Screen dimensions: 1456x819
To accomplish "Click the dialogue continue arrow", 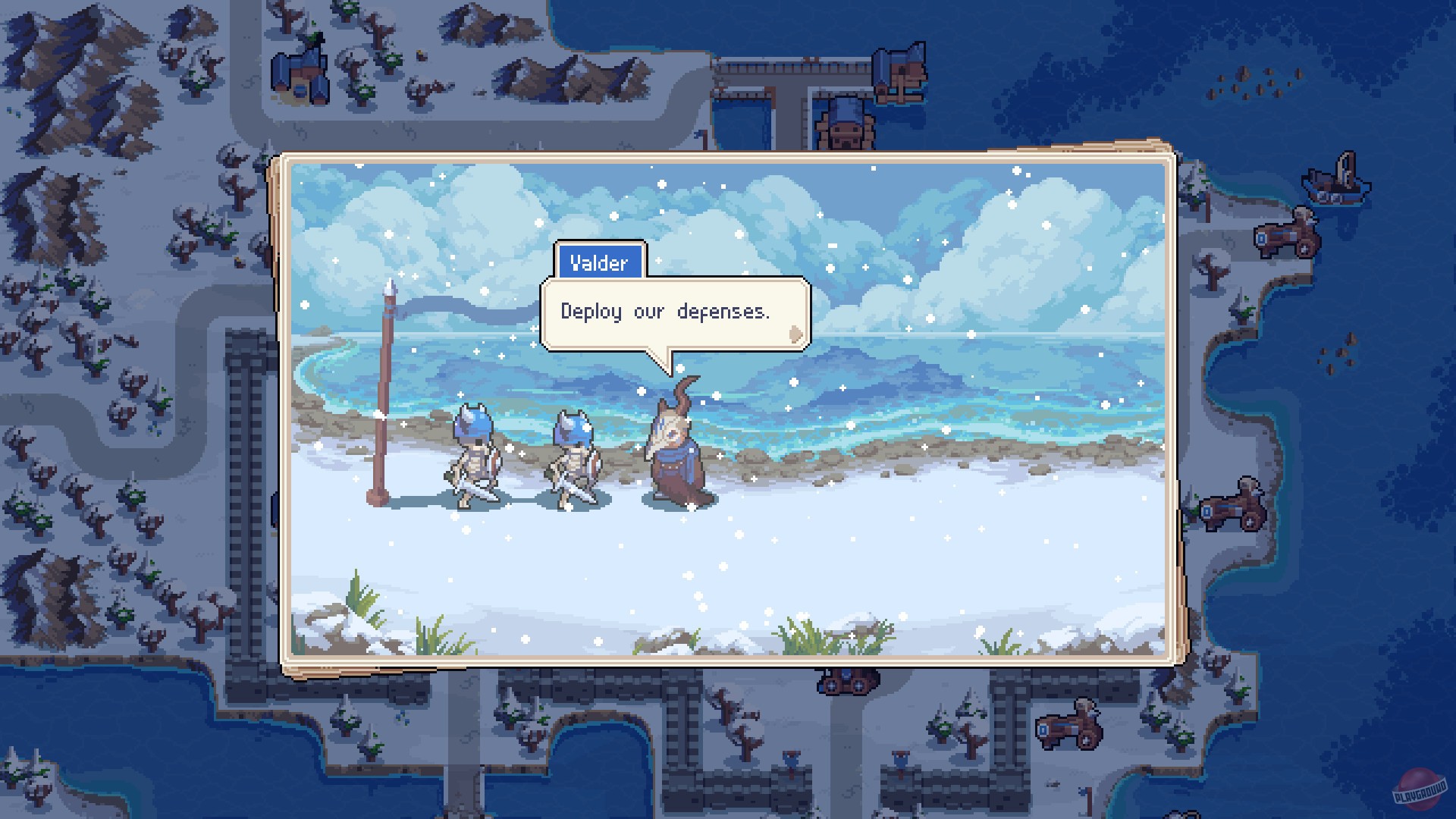I will click(x=794, y=334).
